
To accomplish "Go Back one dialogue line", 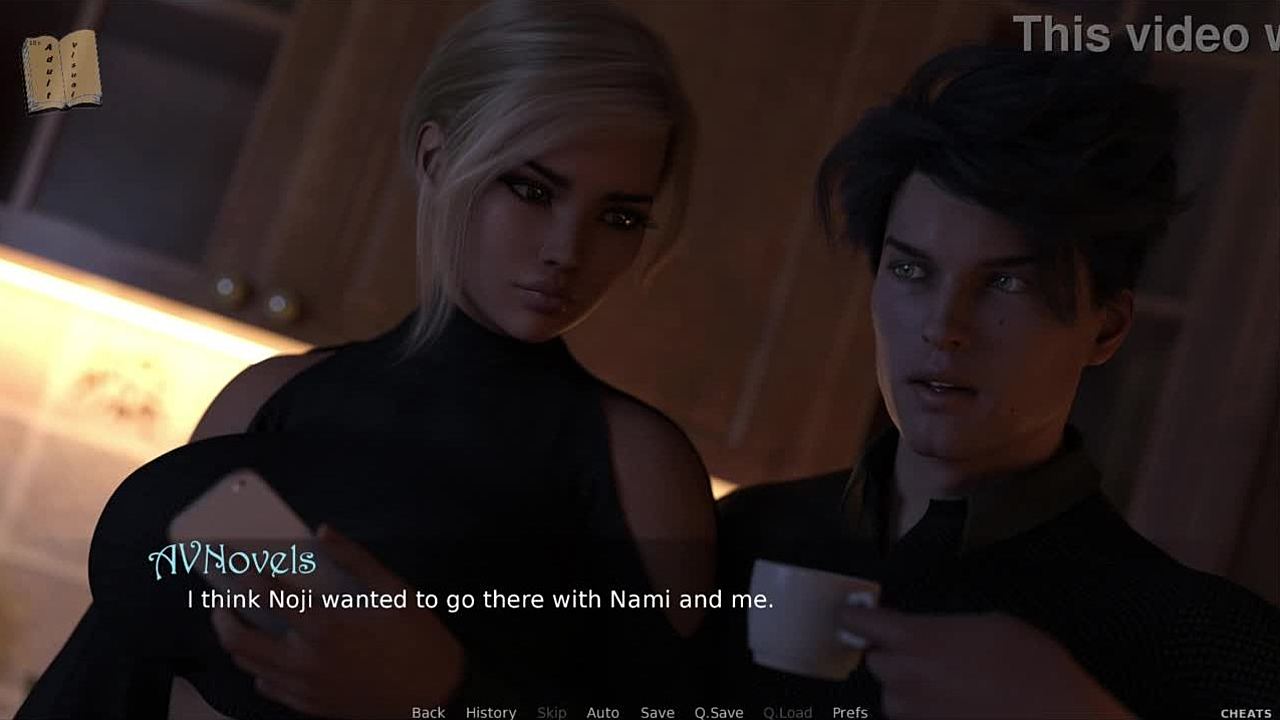I will (428, 712).
